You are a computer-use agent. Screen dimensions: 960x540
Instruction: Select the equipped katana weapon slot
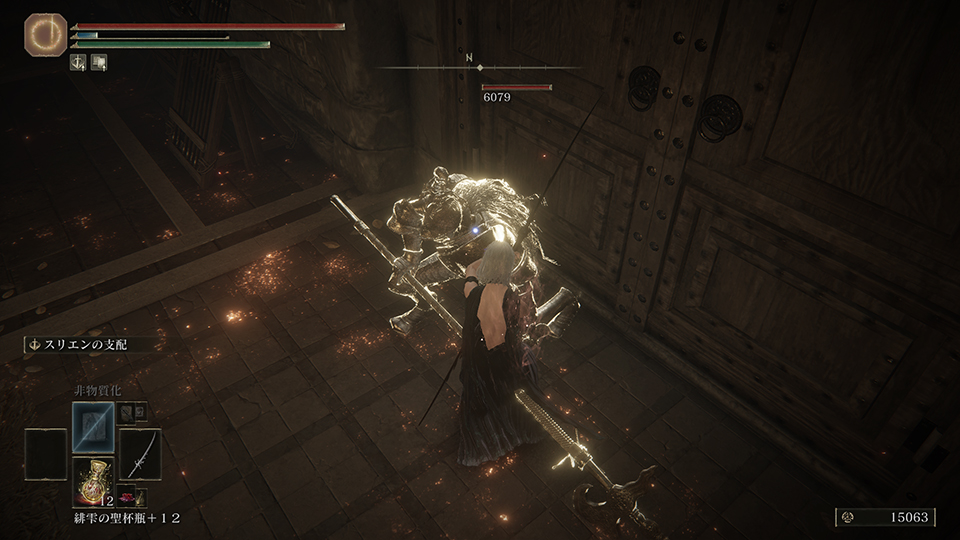[x=140, y=453]
